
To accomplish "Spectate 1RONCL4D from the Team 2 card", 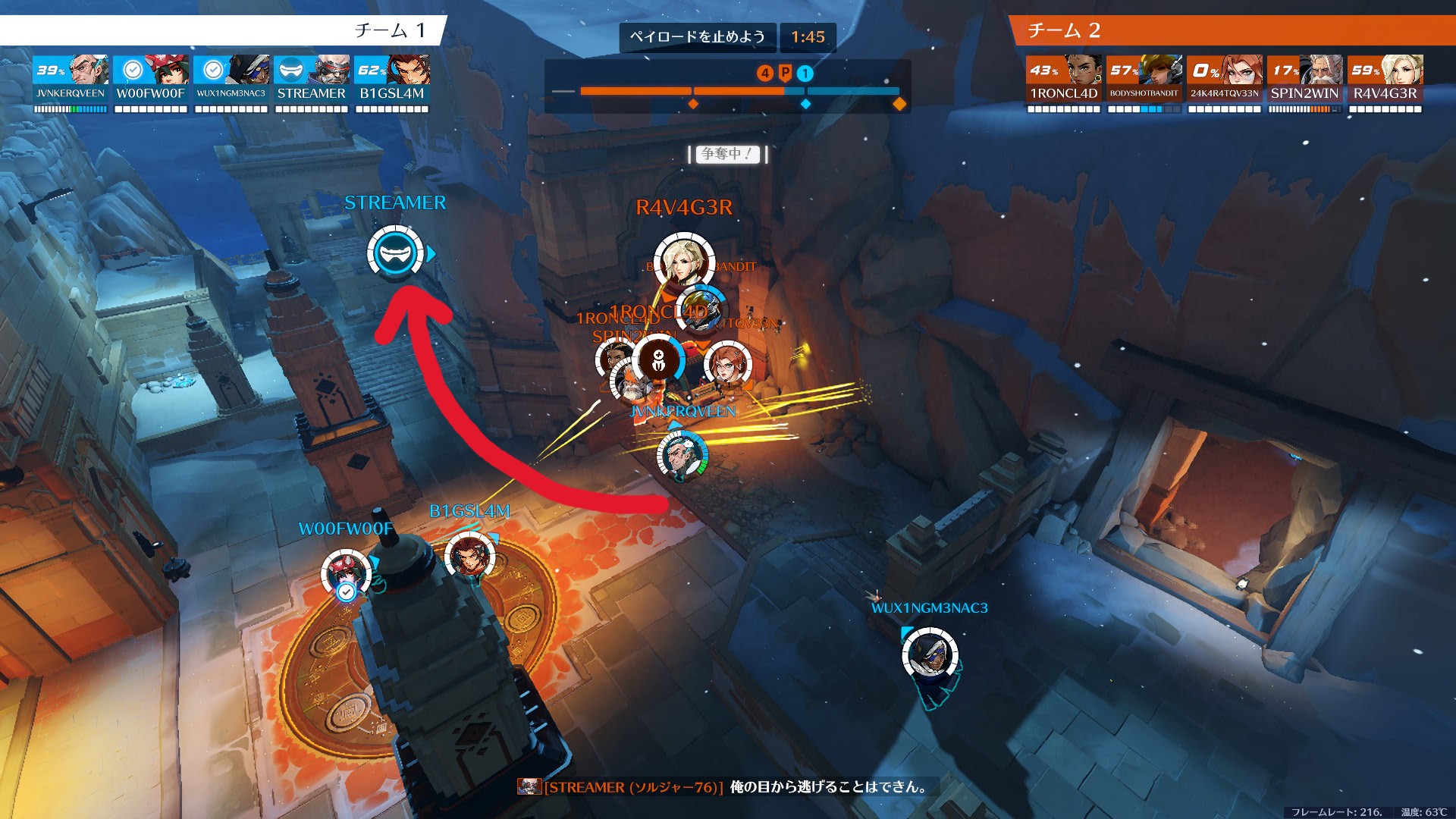I will point(1063,83).
